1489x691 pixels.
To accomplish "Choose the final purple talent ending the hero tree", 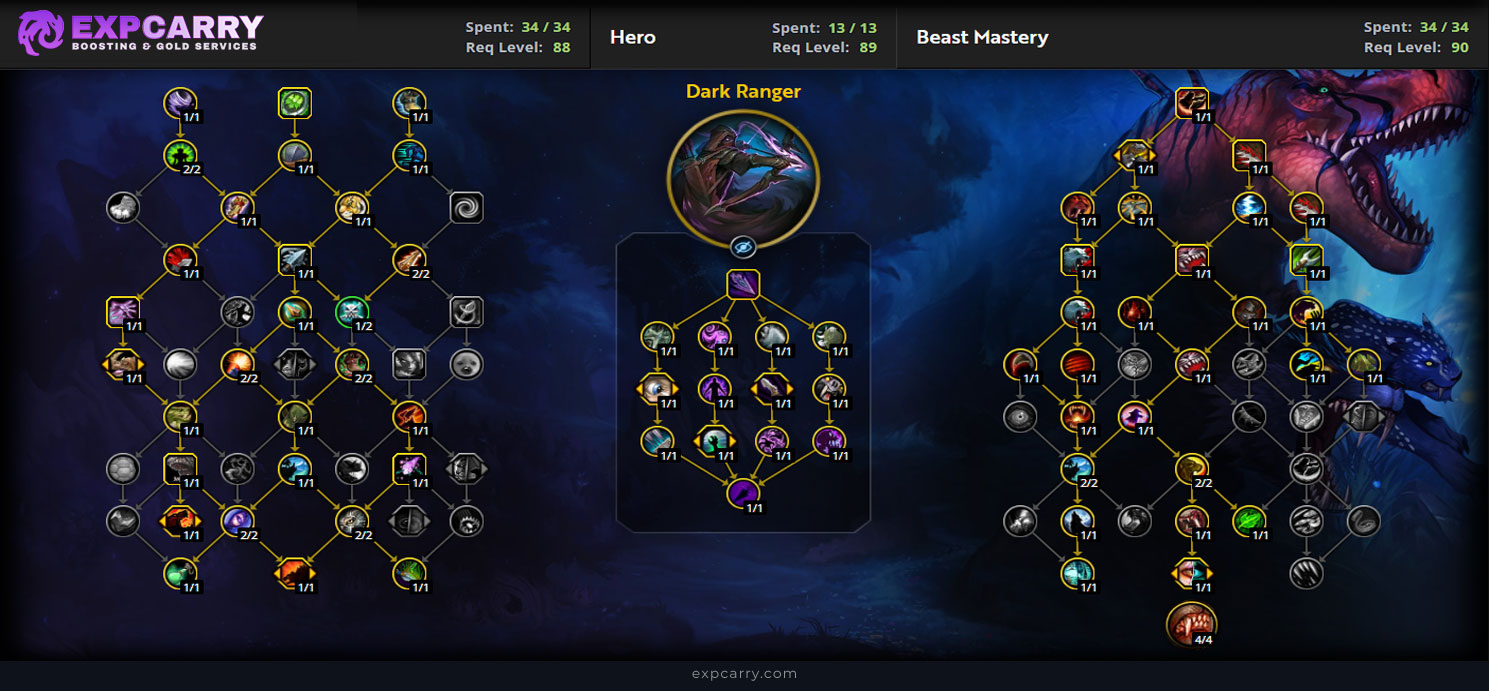I will 743,493.
